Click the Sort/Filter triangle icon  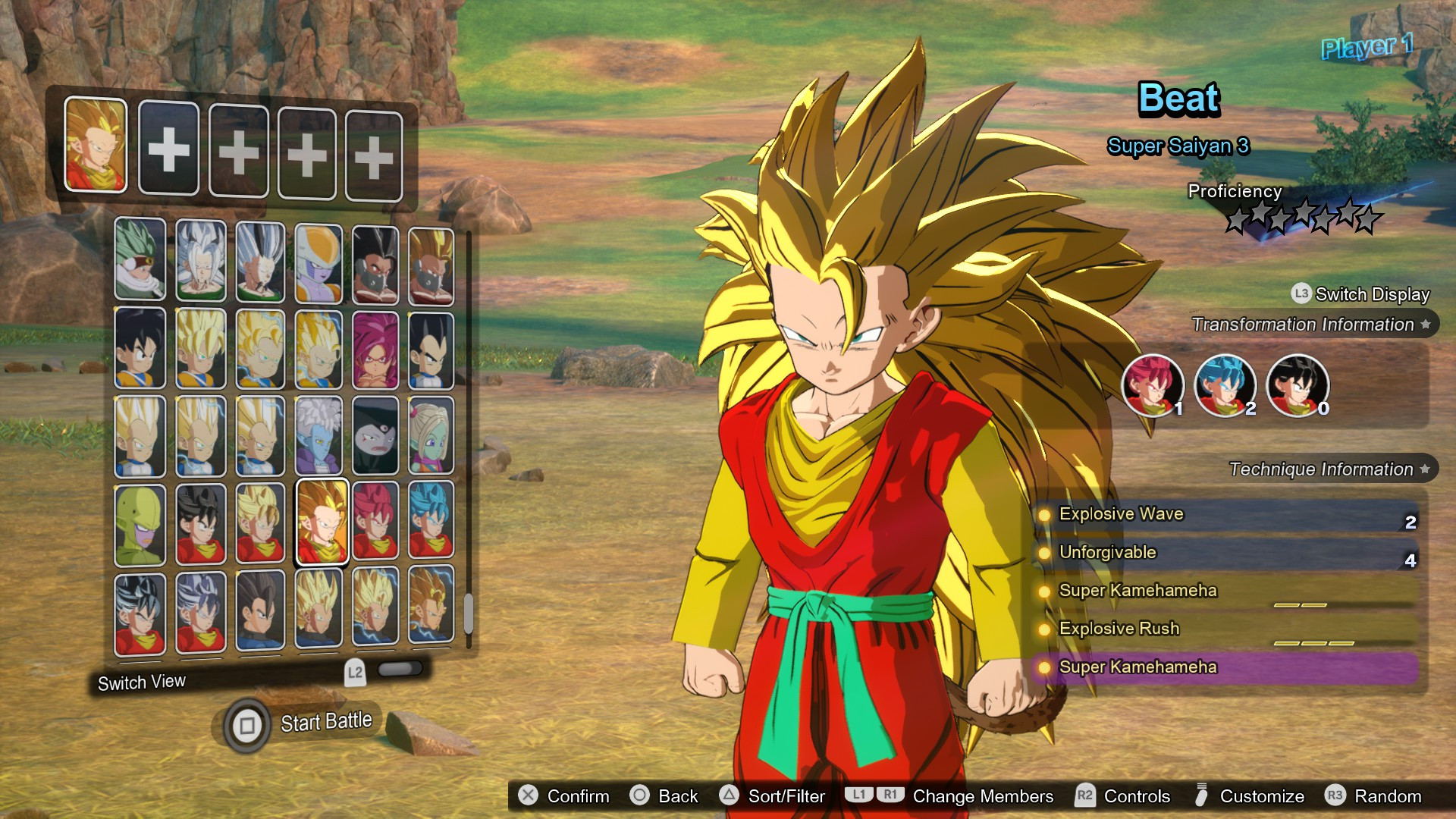[730, 796]
